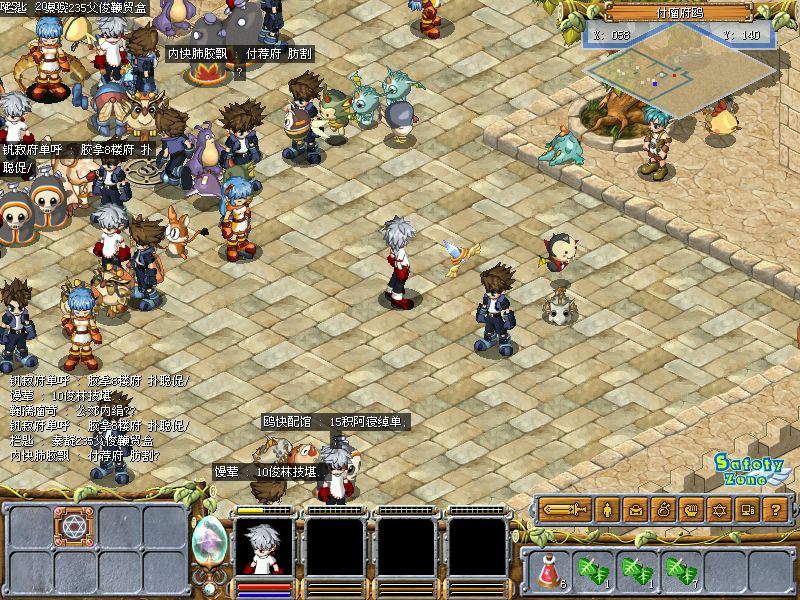Open the character figure menu
Image resolution: width=800 pixels, height=600 pixels.
[609, 510]
